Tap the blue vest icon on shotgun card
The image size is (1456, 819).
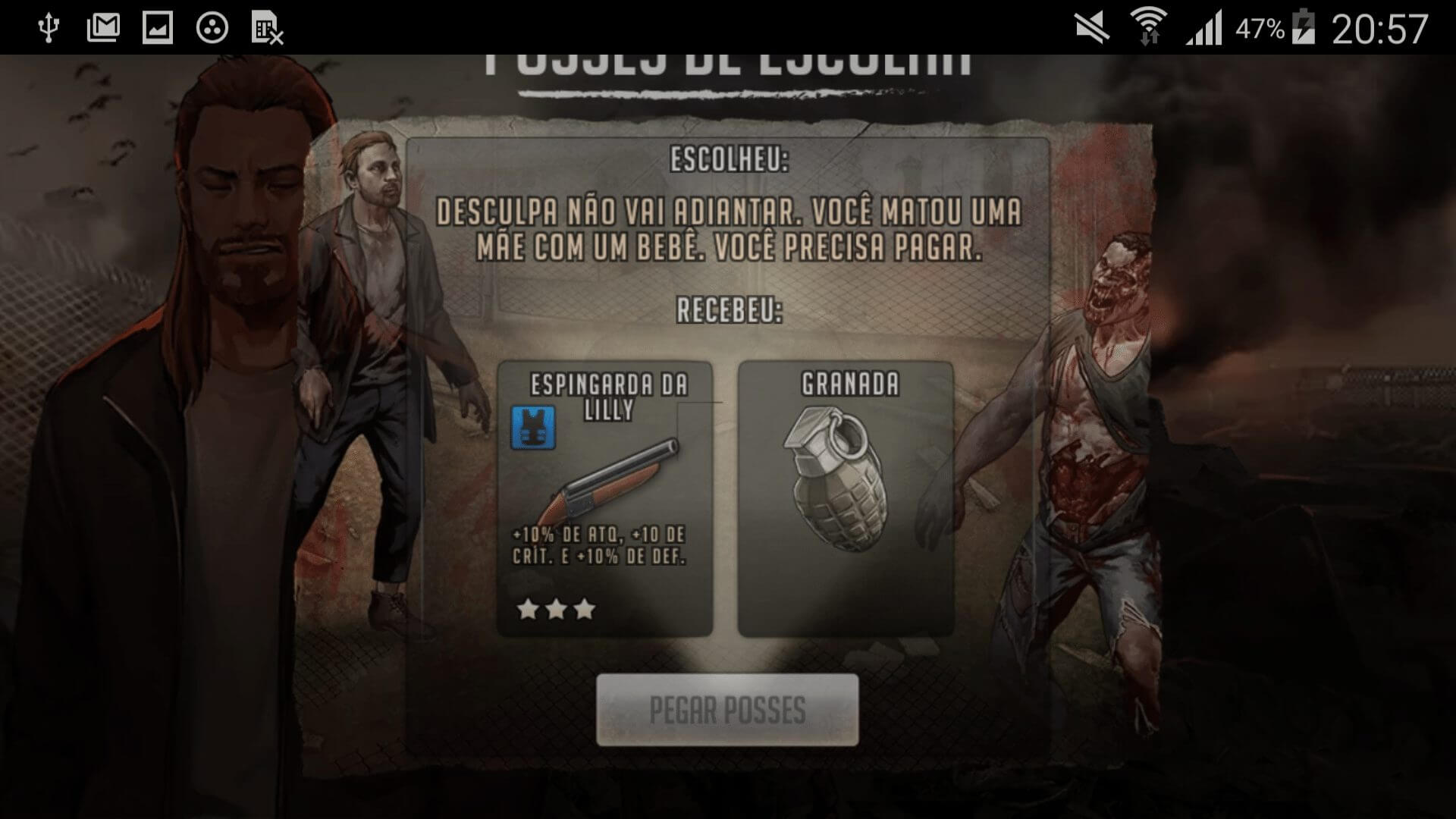point(533,427)
